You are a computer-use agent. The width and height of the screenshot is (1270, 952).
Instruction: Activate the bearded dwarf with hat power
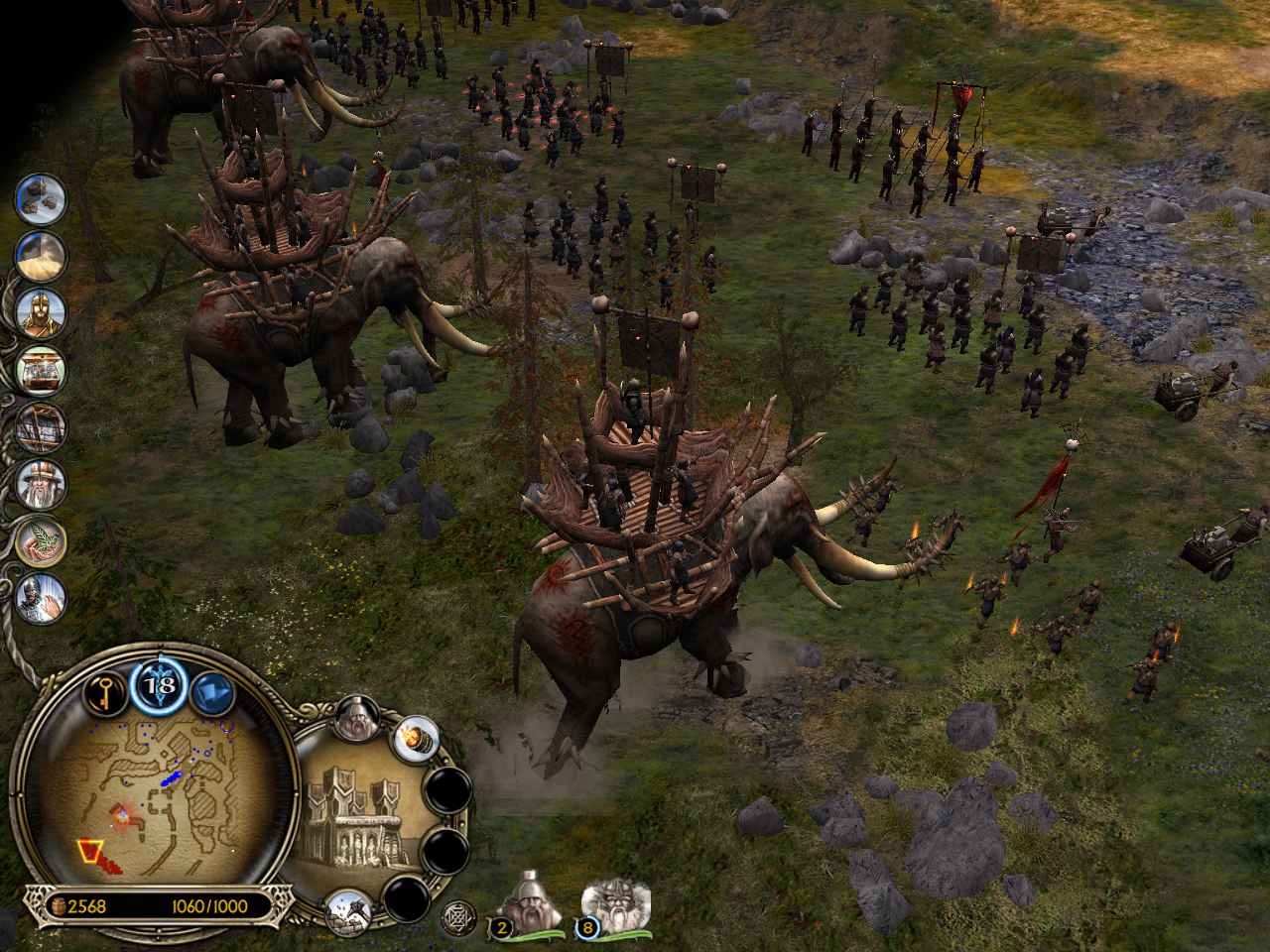click(41, 484)
